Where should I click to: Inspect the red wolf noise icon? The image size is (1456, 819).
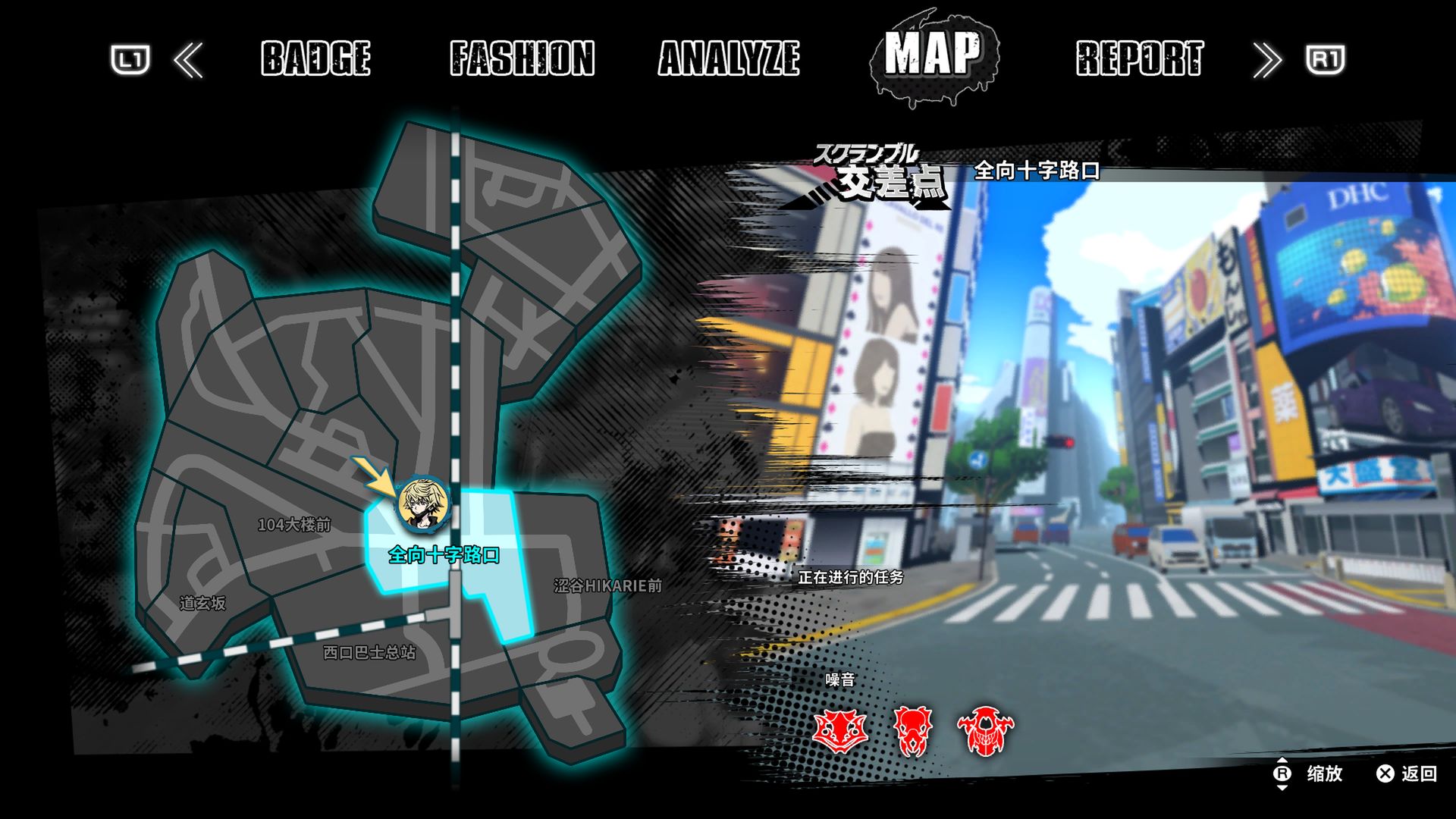(x=839, y=731)
